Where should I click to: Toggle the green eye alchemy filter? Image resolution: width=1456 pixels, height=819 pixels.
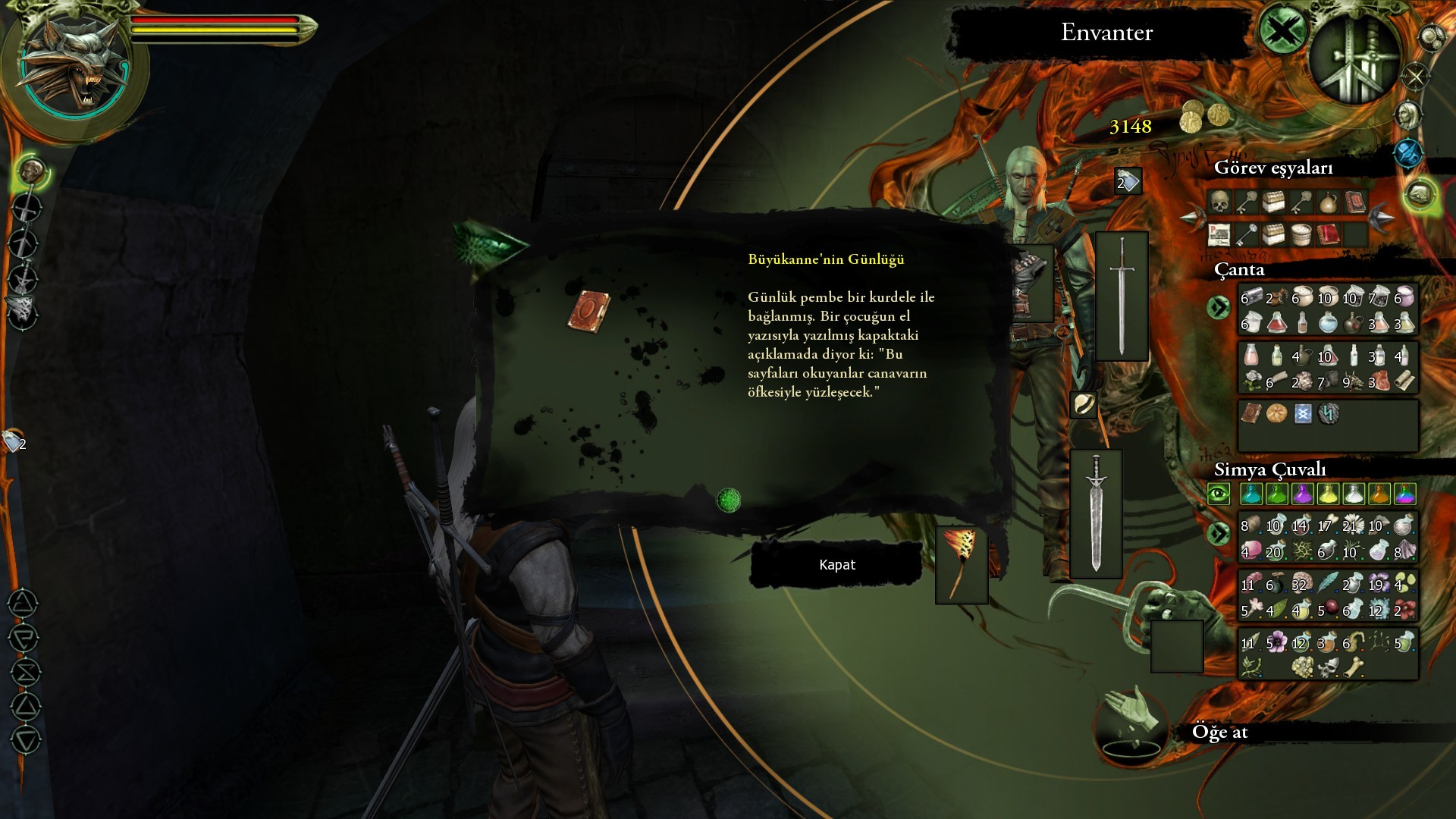[x=1219, y=494]
